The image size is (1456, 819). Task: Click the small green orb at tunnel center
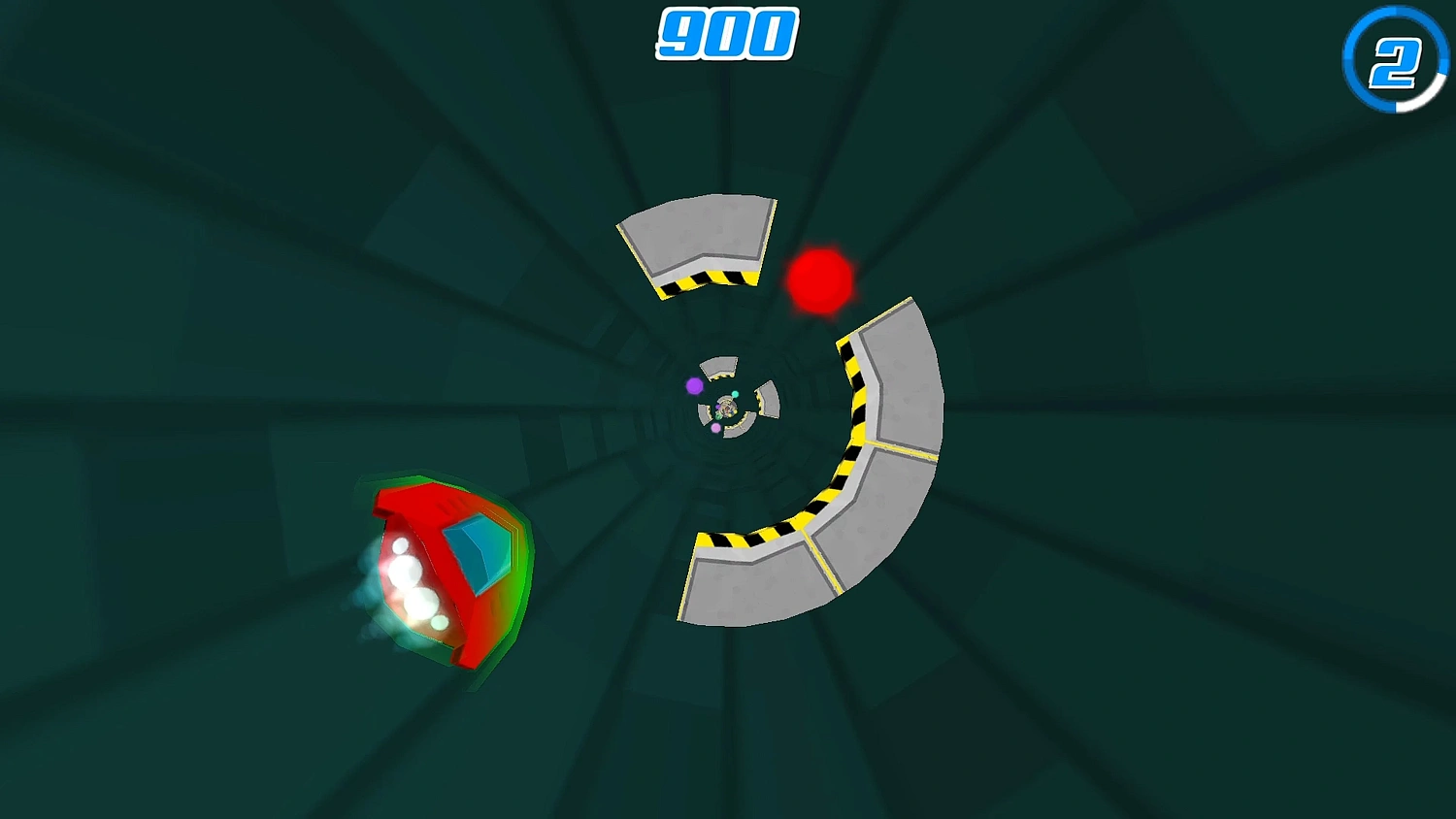[x=718, y=416]
